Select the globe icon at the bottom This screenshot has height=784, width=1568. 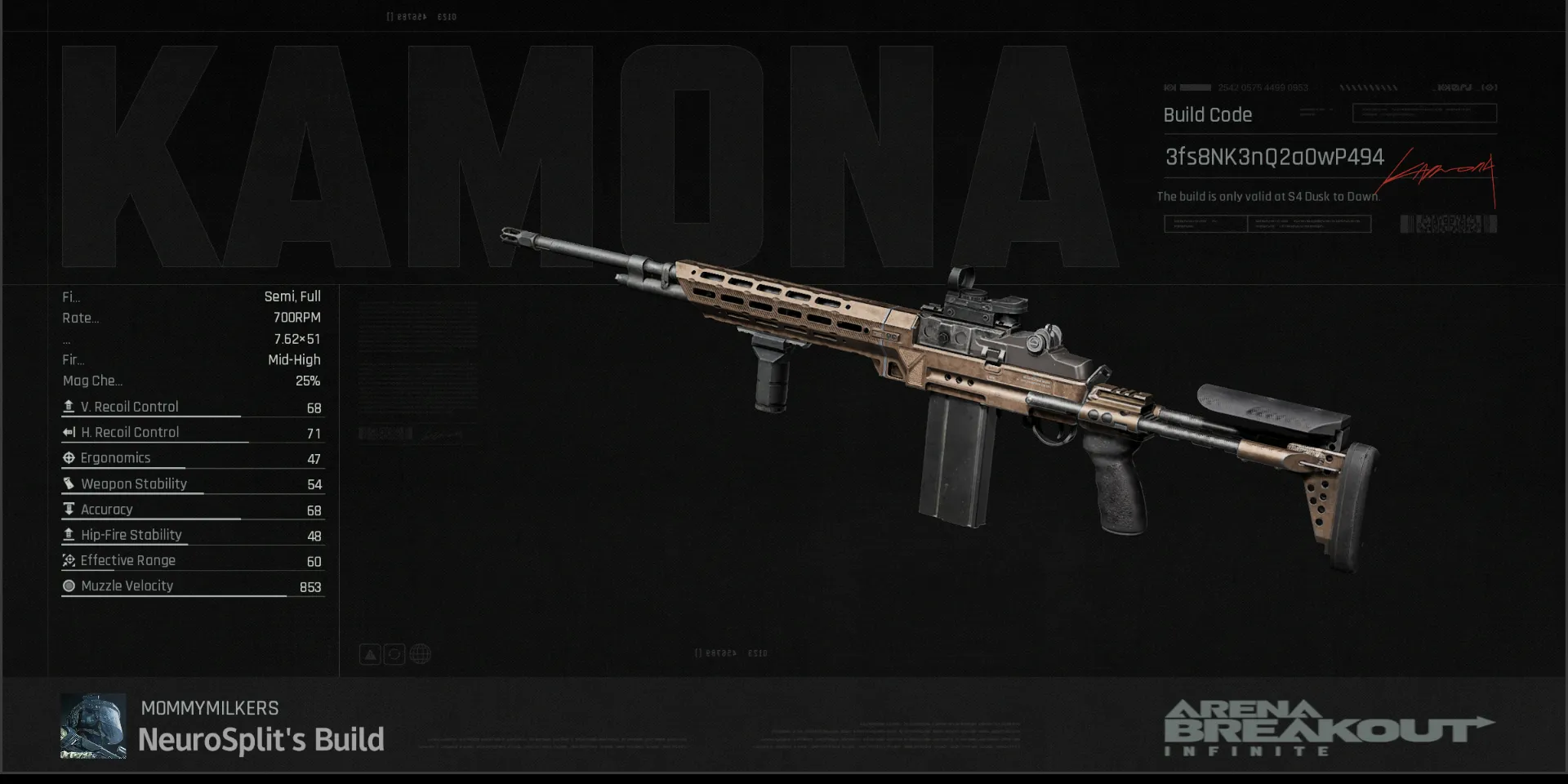coord(420,653)
